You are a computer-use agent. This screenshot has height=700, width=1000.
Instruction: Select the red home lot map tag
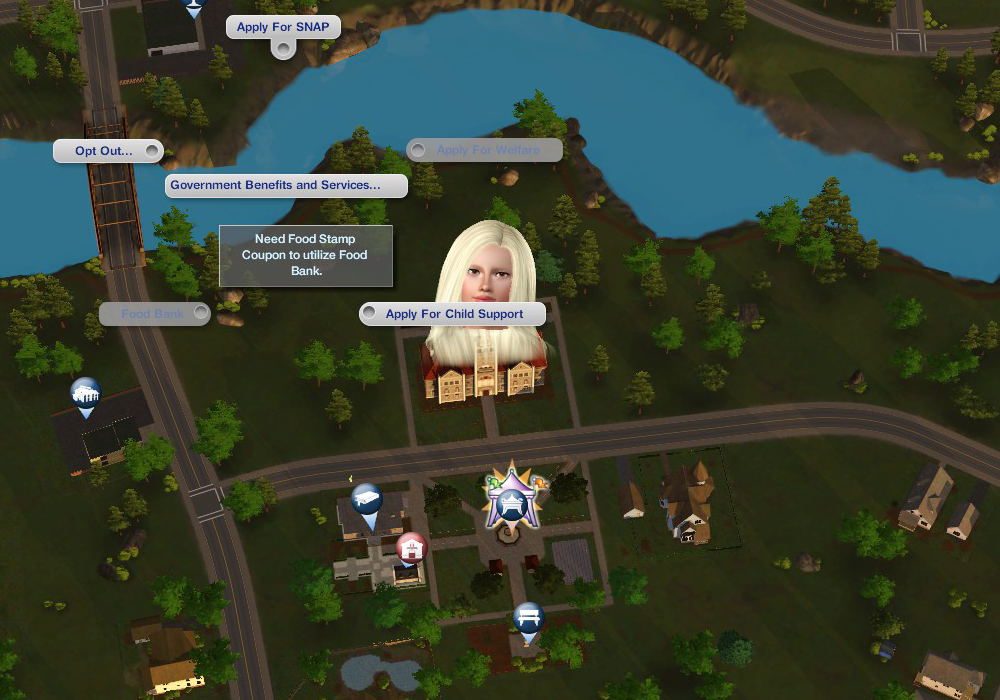(x=410, y=548)
